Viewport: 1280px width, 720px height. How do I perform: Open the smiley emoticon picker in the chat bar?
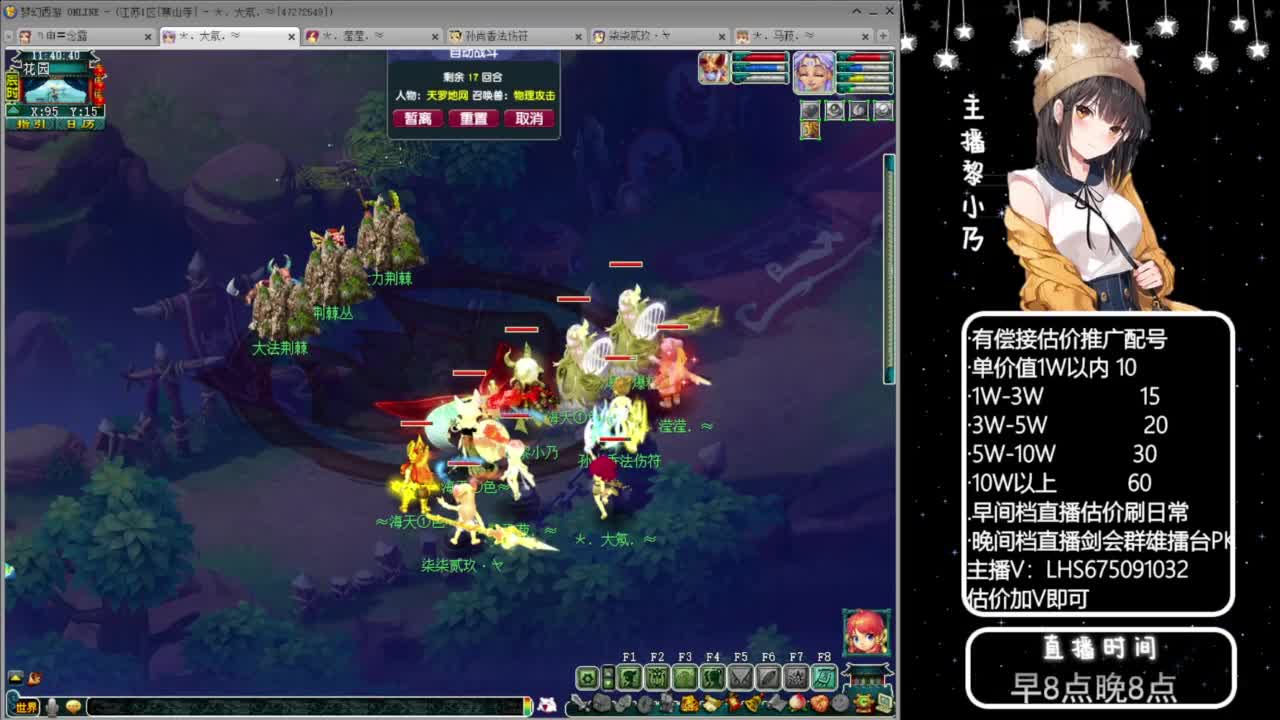[x=73, y=706]
